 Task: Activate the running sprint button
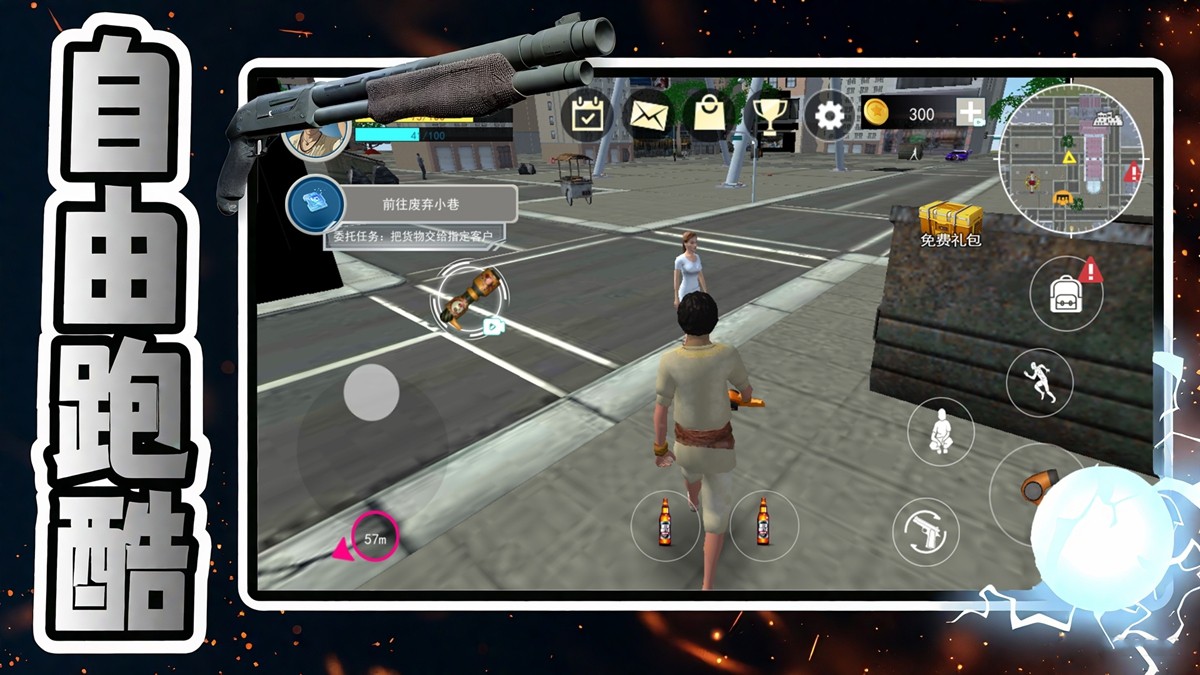[1039, 382]
